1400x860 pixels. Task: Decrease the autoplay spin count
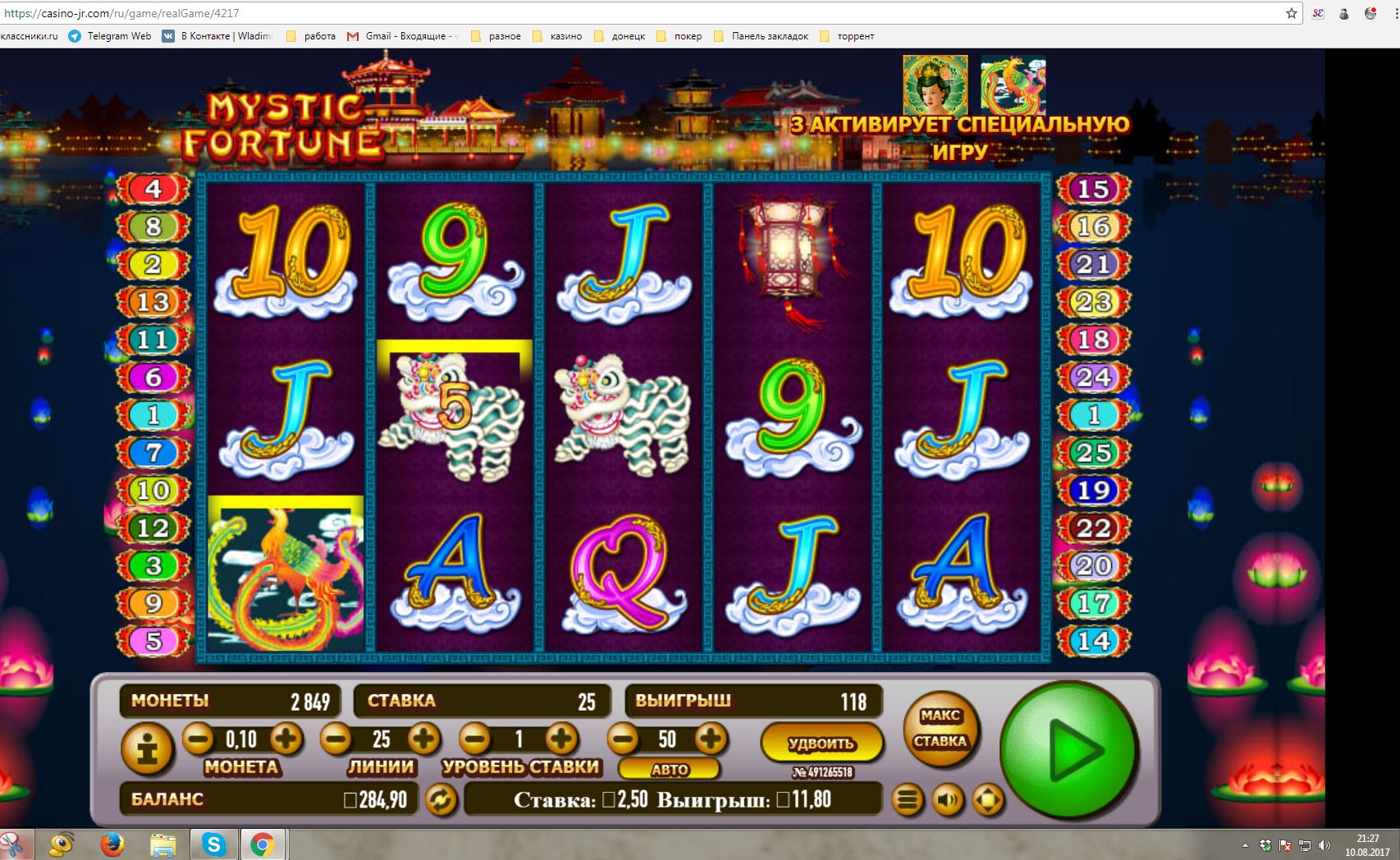[623, 739]
